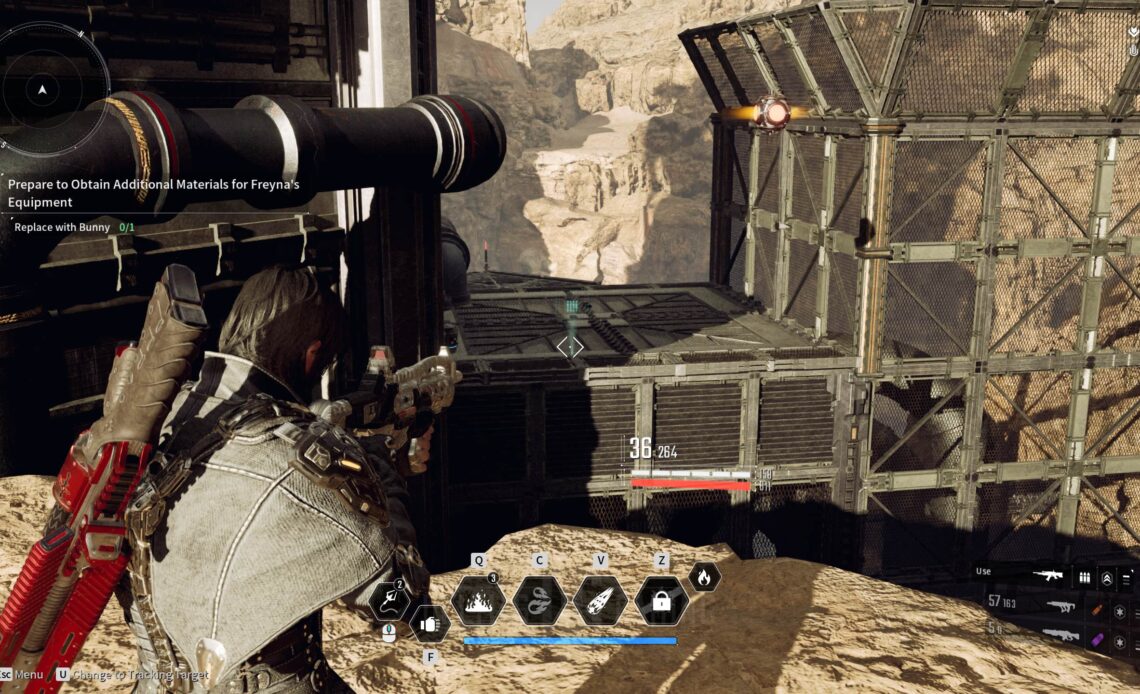
Task: Use the fist melee attack icon
Action: 430,624
